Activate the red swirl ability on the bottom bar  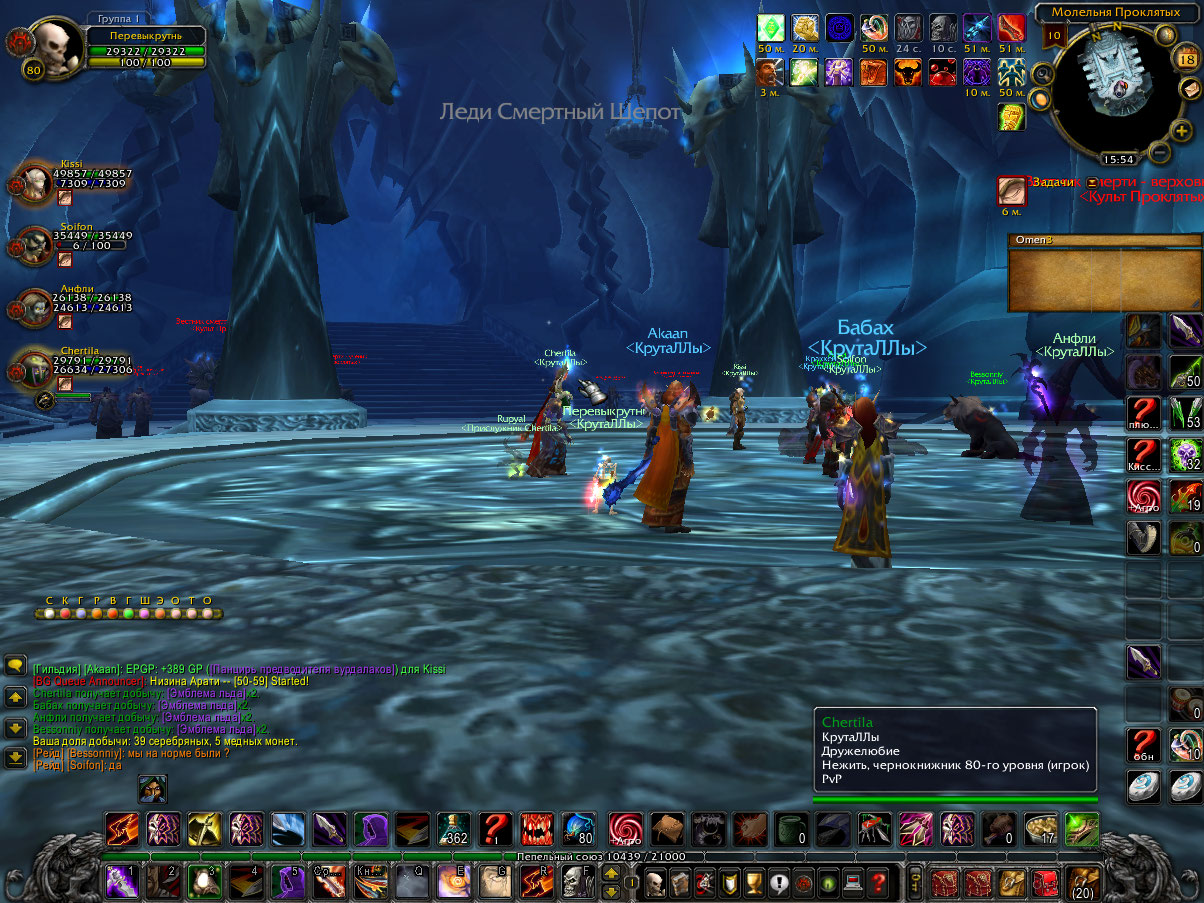pyautogui.click(x=625, y=829)
